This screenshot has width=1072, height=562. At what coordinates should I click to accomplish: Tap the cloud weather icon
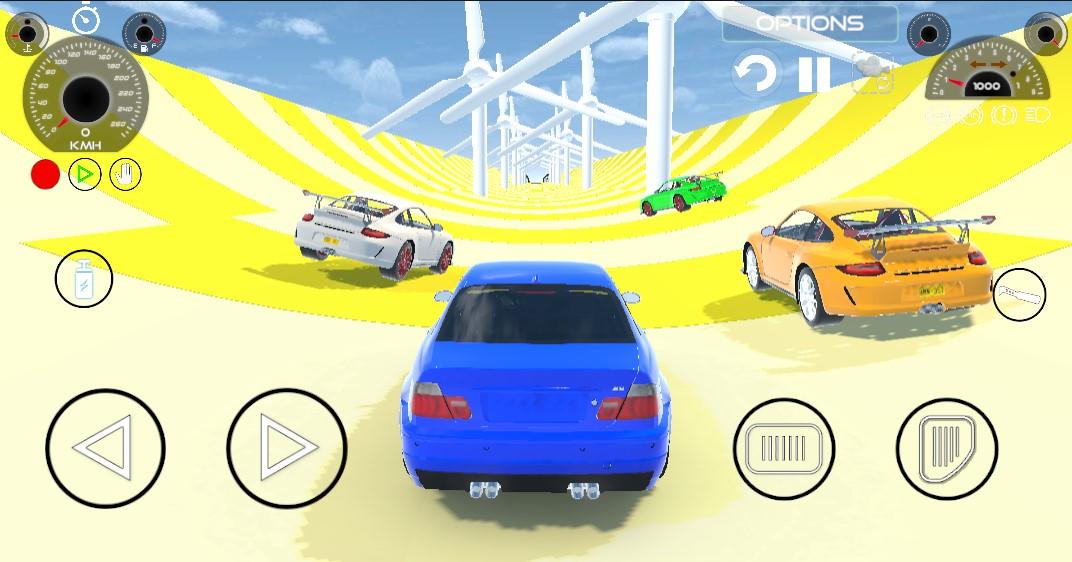click(x=872, y=72)
